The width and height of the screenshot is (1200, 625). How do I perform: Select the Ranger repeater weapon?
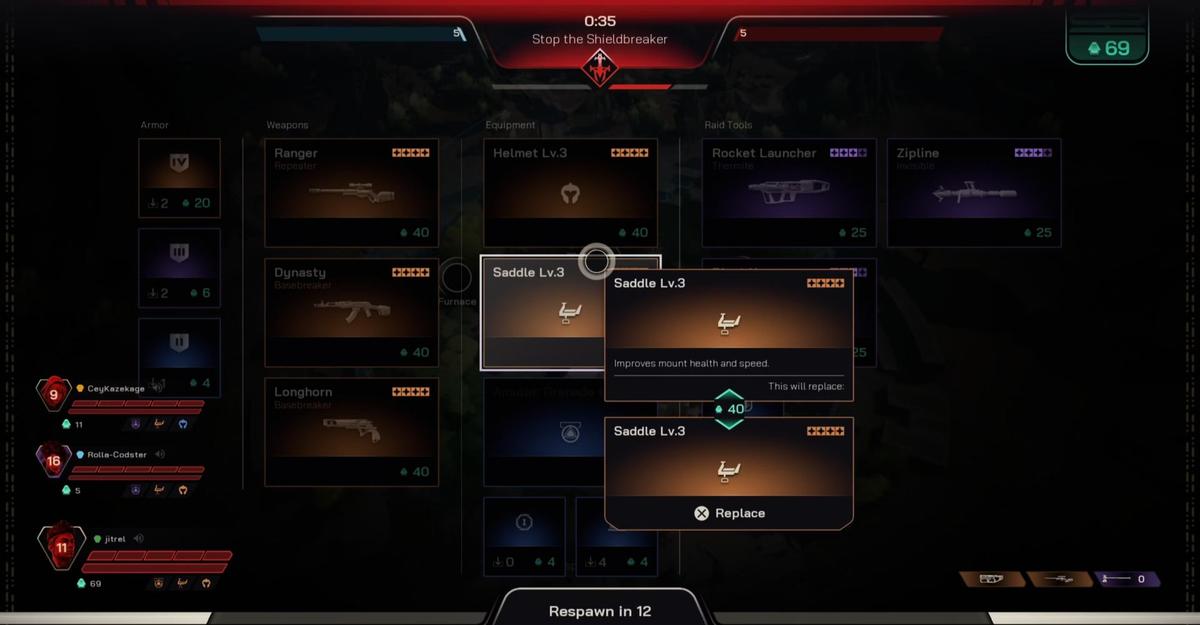(351, 193)
